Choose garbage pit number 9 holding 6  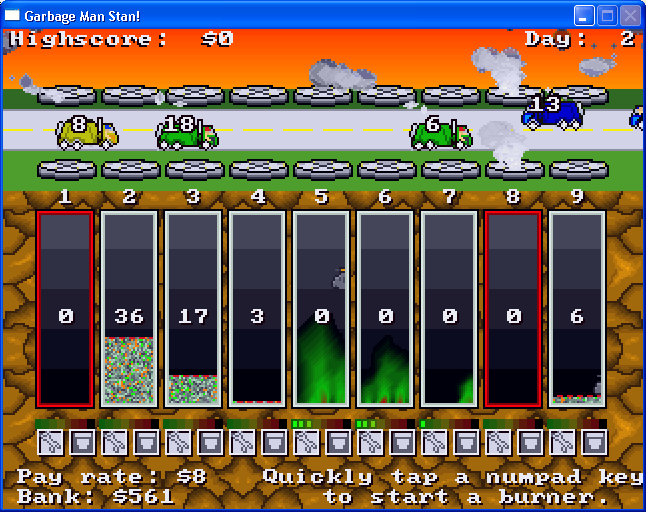tap(577, 308)
